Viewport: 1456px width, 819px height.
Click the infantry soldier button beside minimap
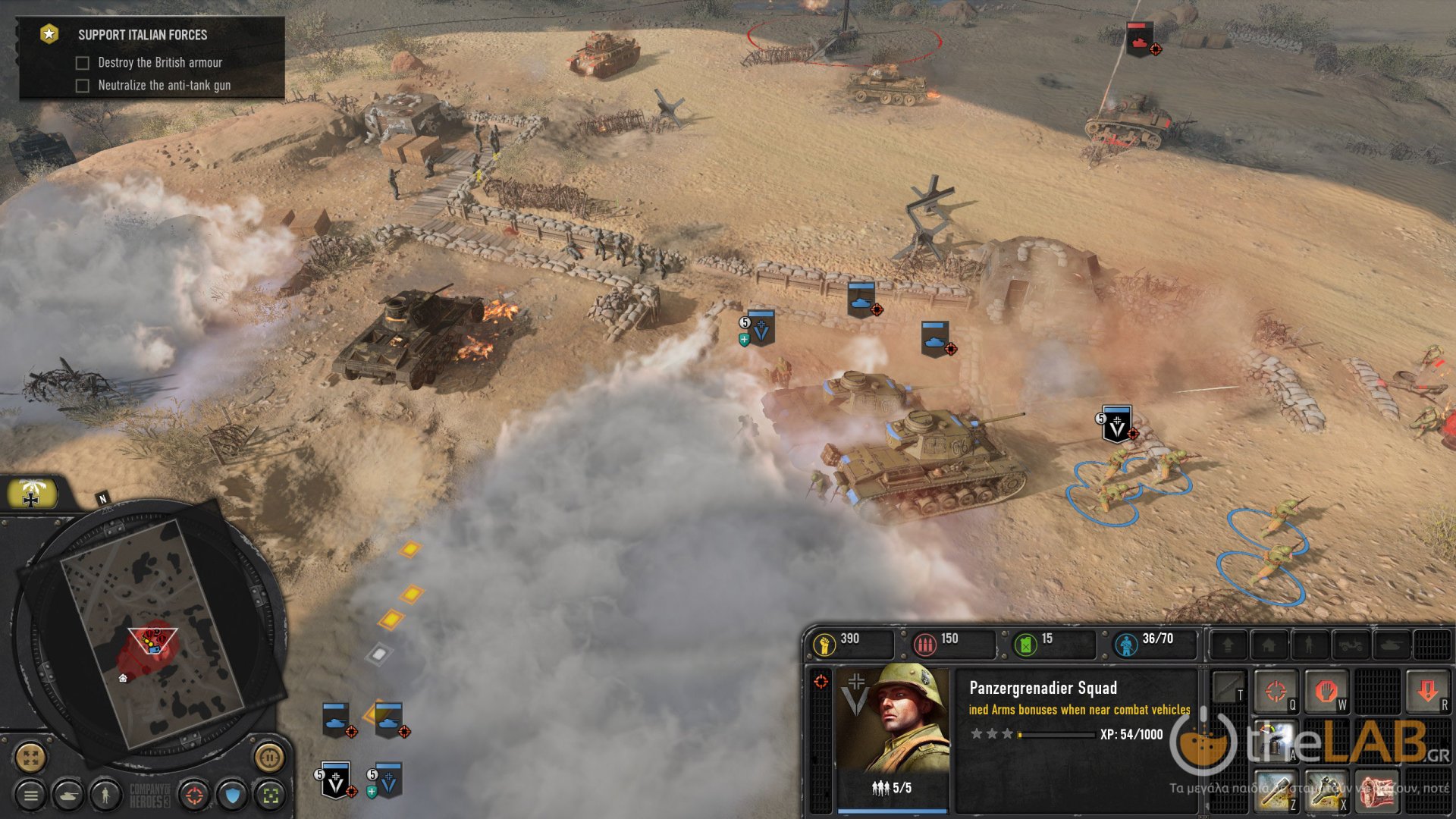coord(105,796)
